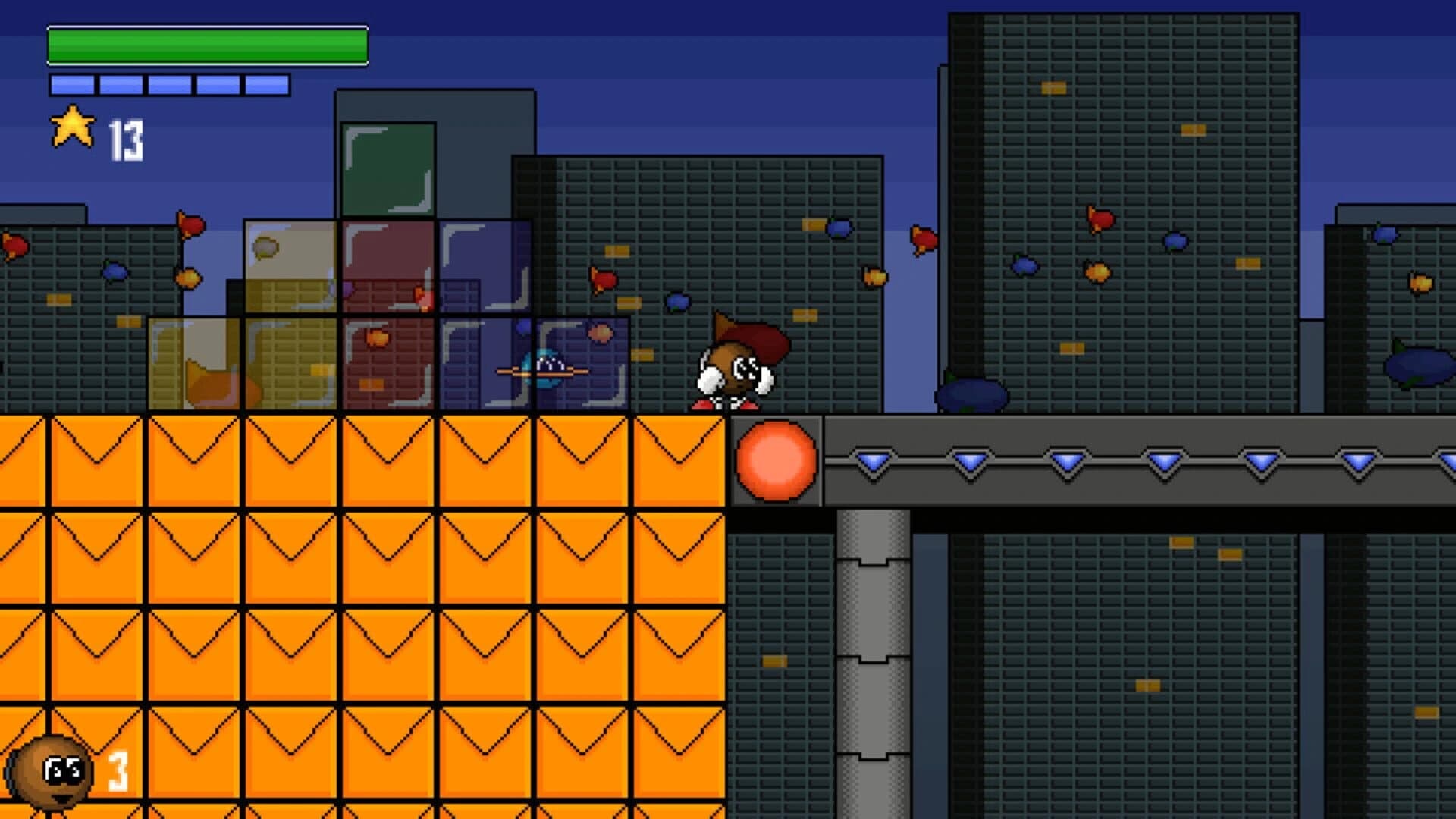The image size is (1456, 819).
Task: Select the glowing orange ball near the platform
Action: pos(775,459)
